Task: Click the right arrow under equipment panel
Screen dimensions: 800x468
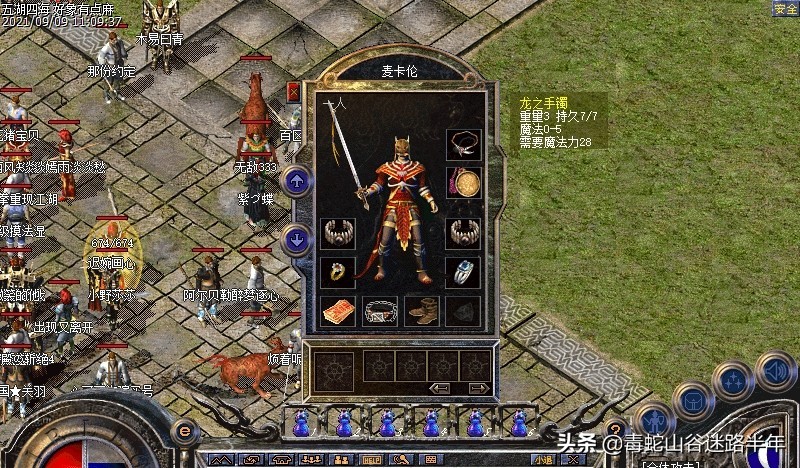Action: click(478, 388)
